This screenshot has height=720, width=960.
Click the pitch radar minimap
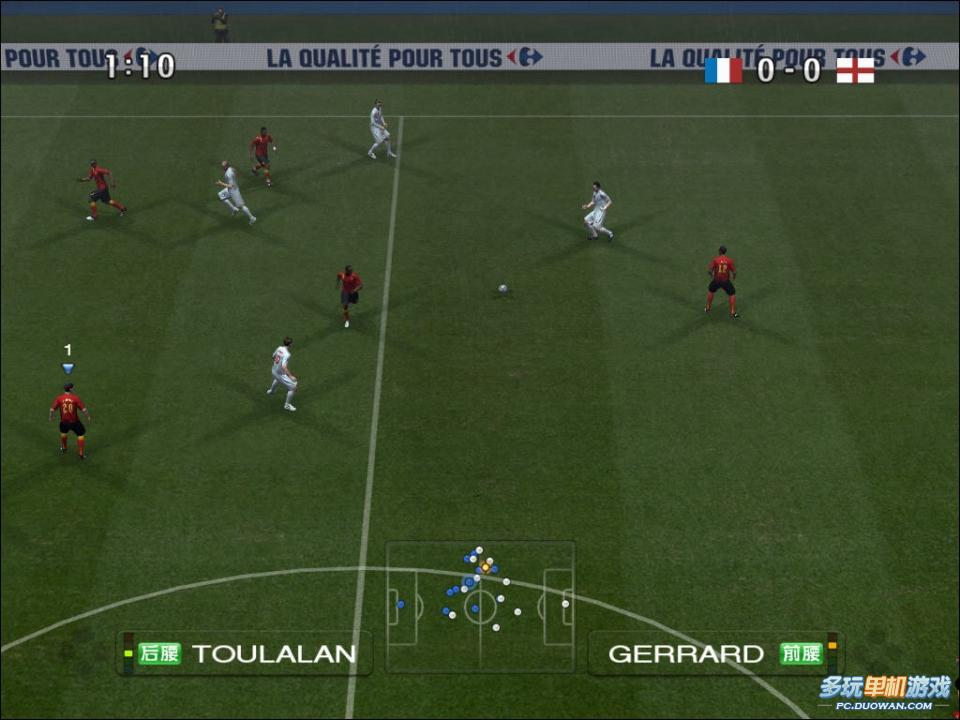pyautogui.click(x=480, y=607)
